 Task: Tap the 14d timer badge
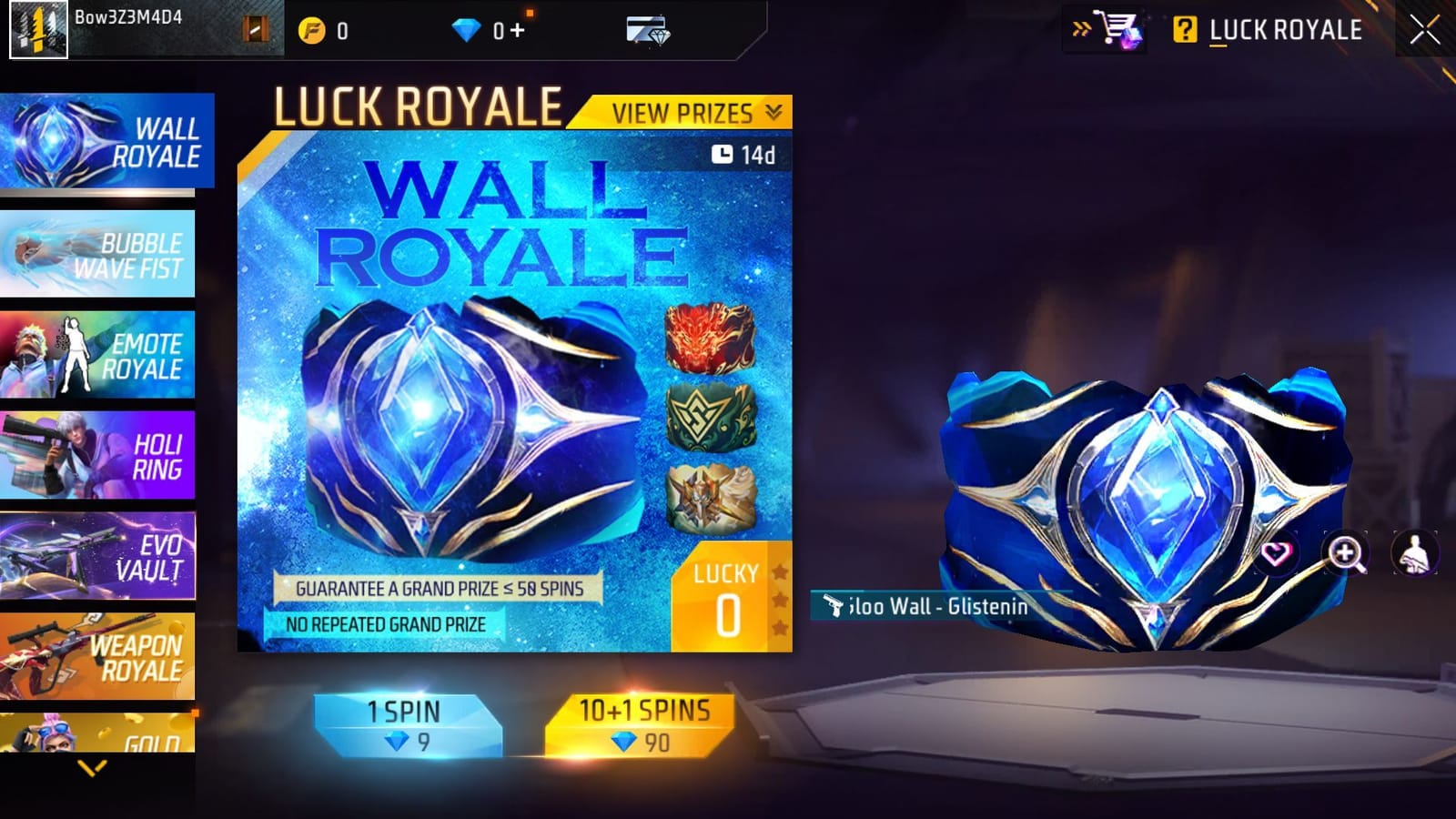(x=744, y=155)
